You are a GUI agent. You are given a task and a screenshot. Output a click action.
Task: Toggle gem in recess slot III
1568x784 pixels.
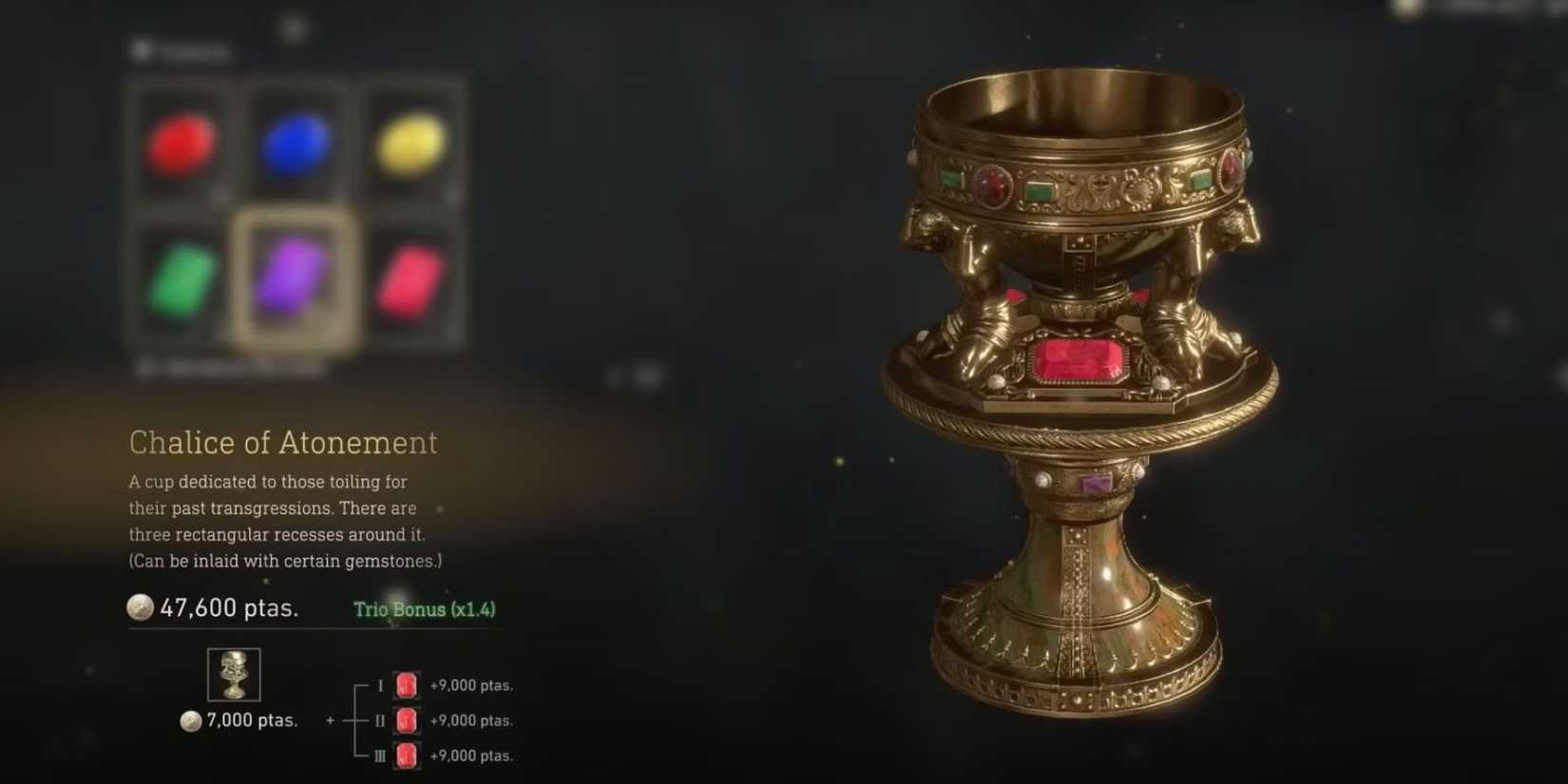pos(406,756)
